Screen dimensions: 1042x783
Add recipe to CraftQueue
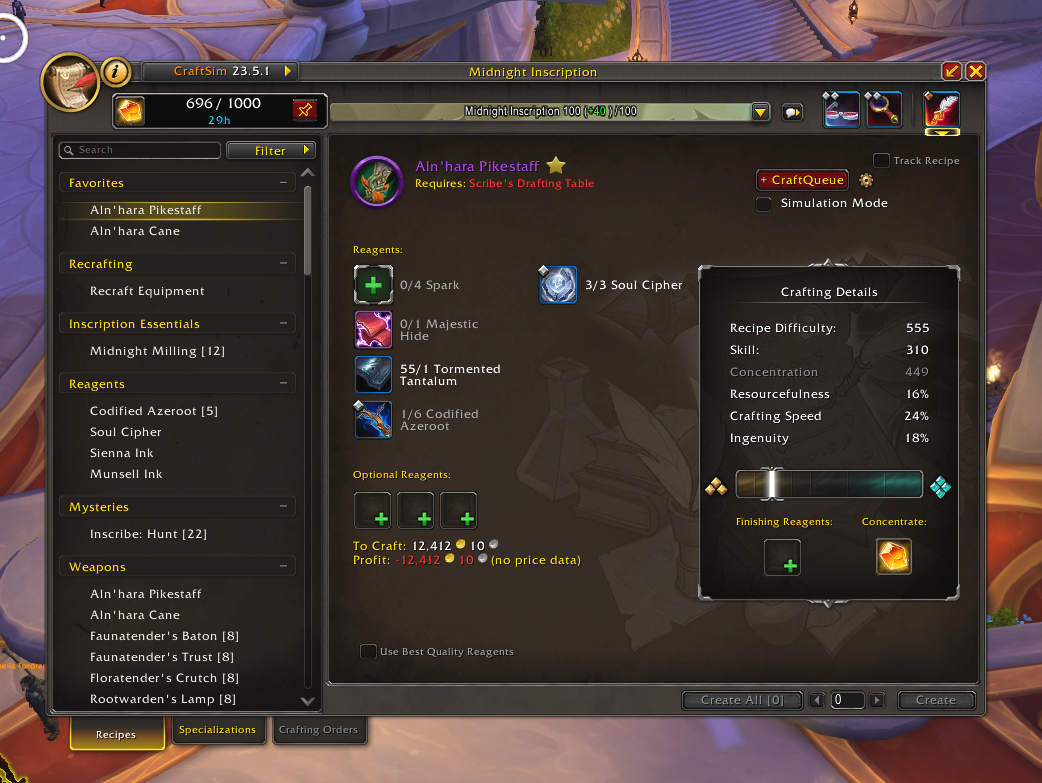802,180
